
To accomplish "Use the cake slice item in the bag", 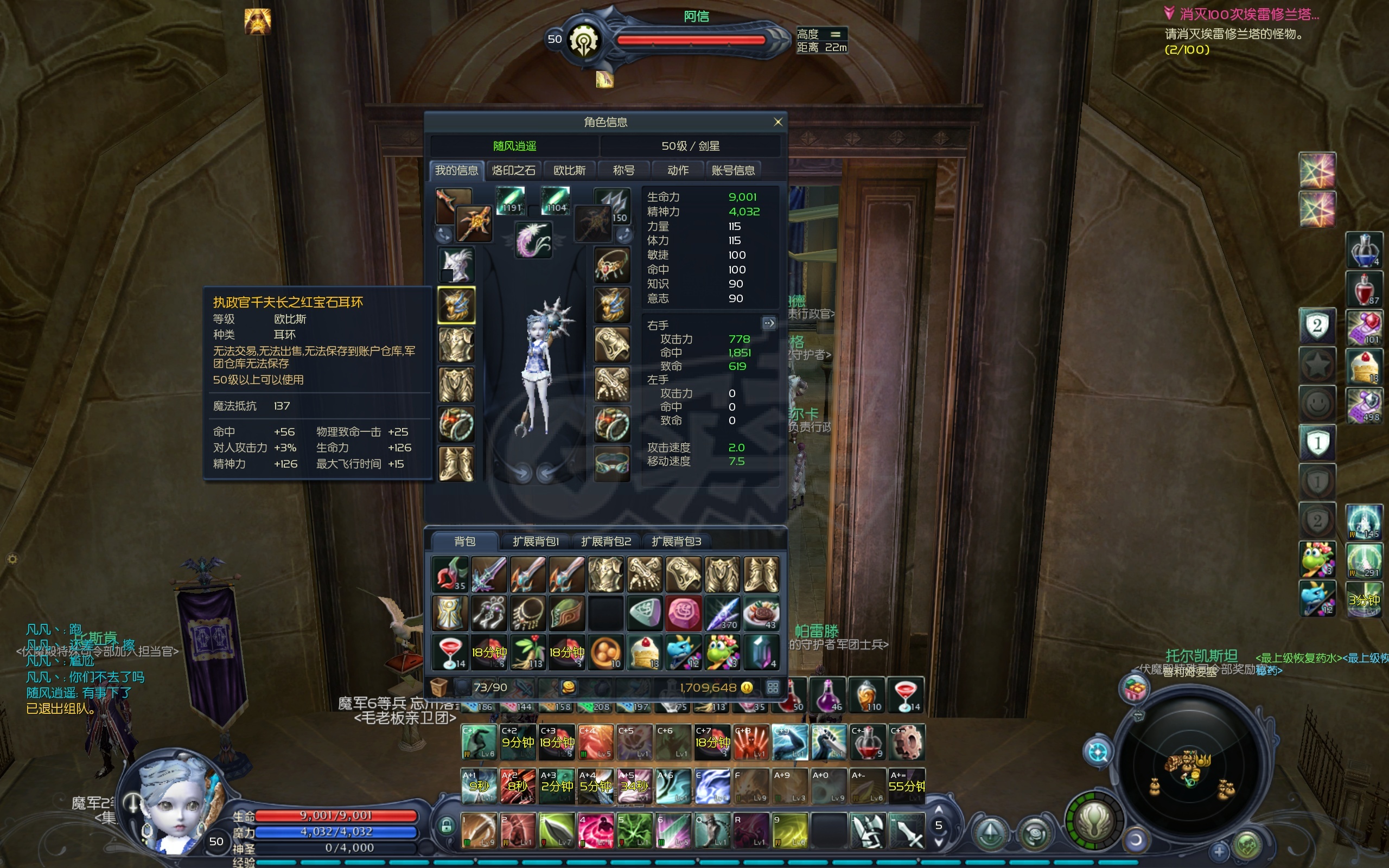I will click(x=644, y=652).
